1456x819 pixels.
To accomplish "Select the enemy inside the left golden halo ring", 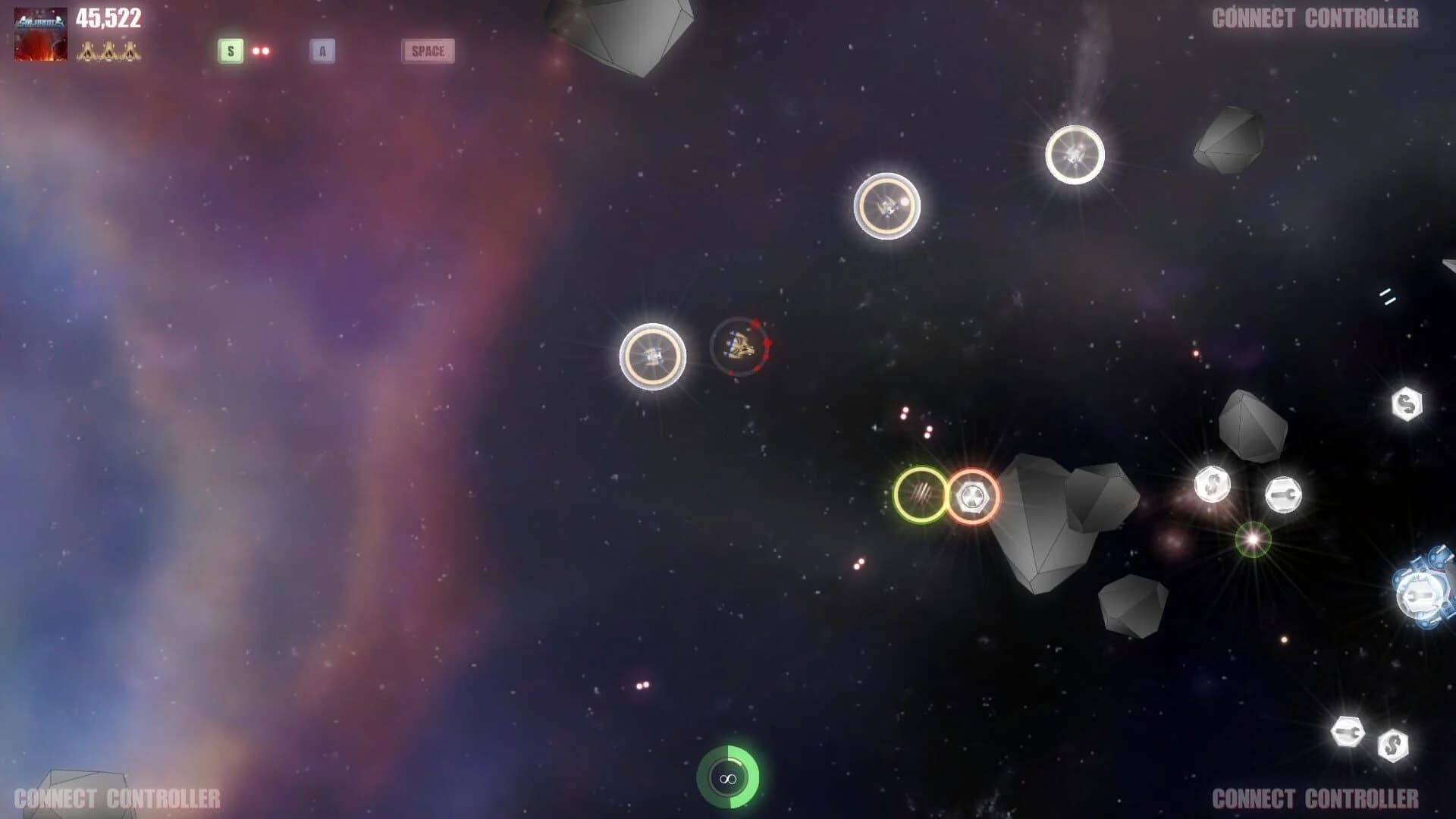I will 652,355.
